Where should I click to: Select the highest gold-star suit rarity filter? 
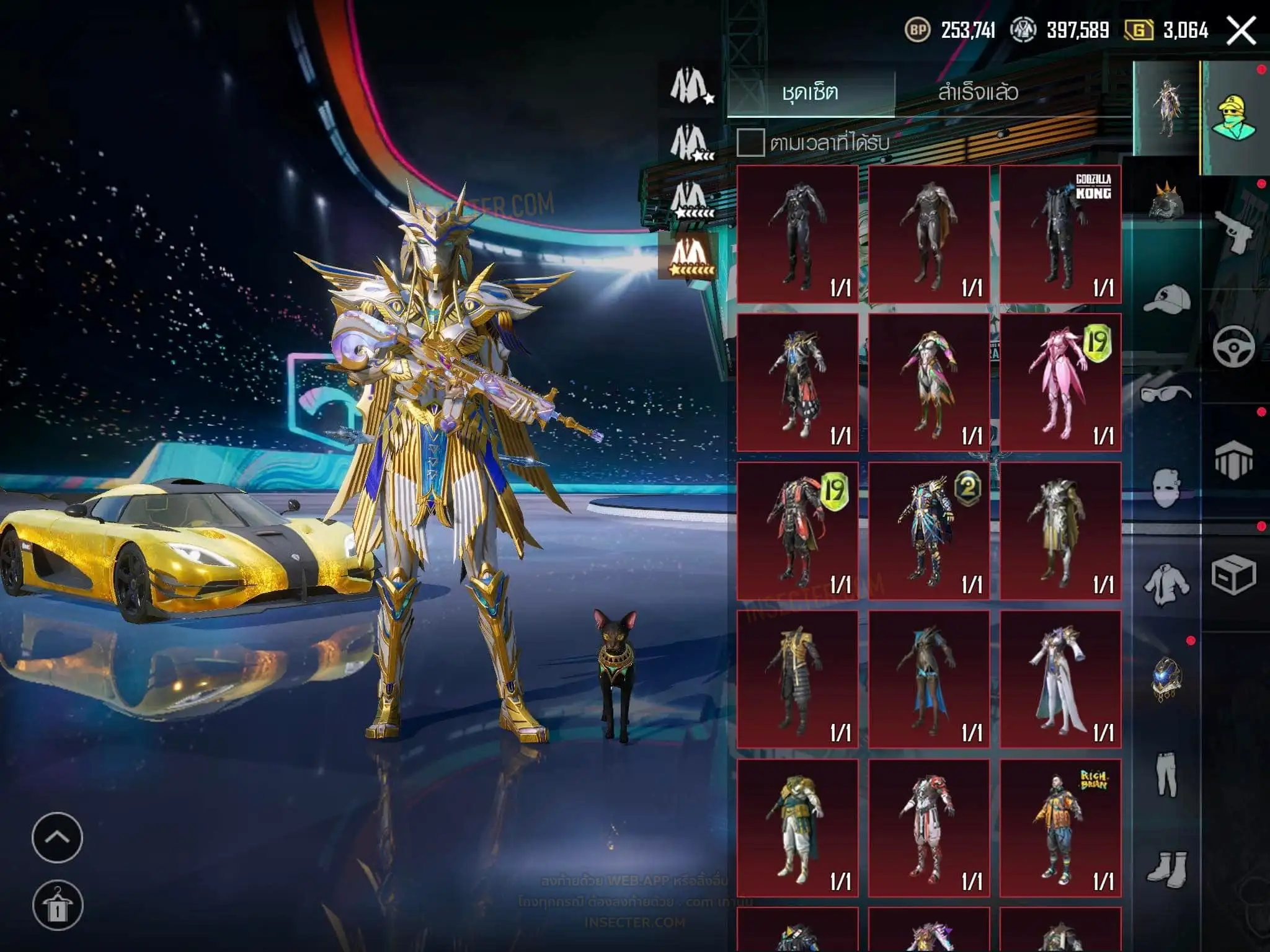(691, 255)
